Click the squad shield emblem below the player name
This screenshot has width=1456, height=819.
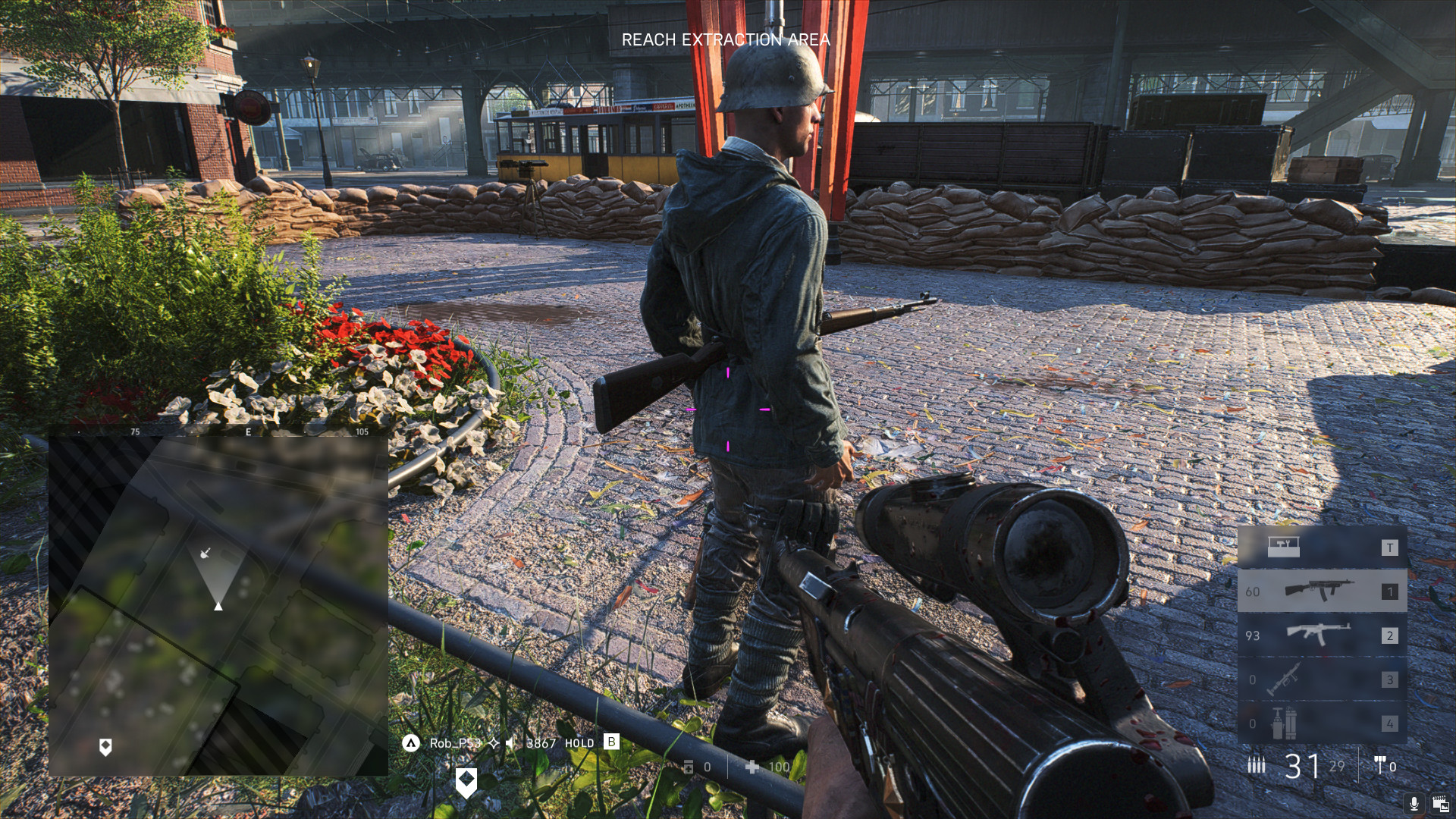[x=466, y=781]
